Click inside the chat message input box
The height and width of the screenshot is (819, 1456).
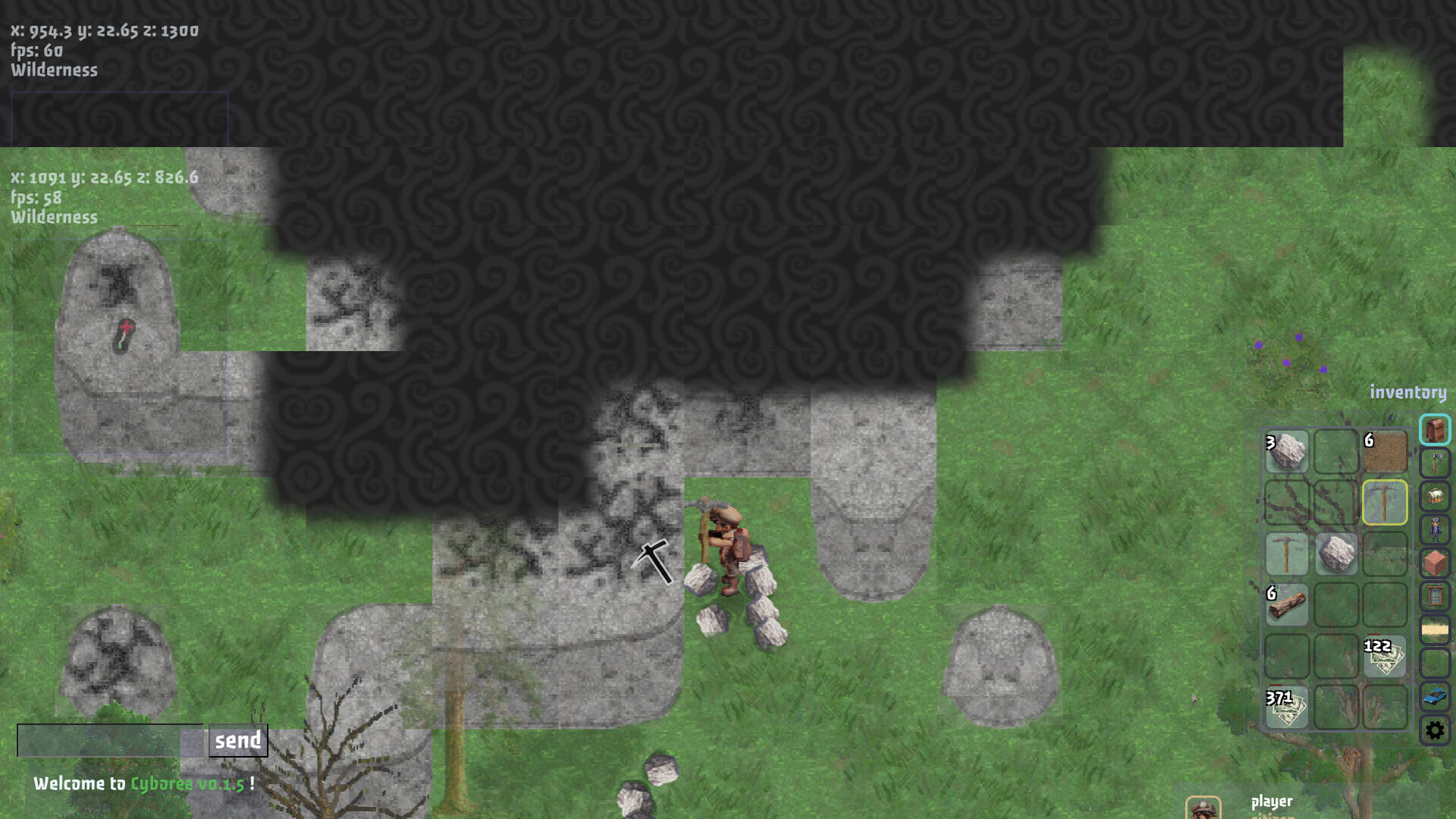(x=106, y=739)
